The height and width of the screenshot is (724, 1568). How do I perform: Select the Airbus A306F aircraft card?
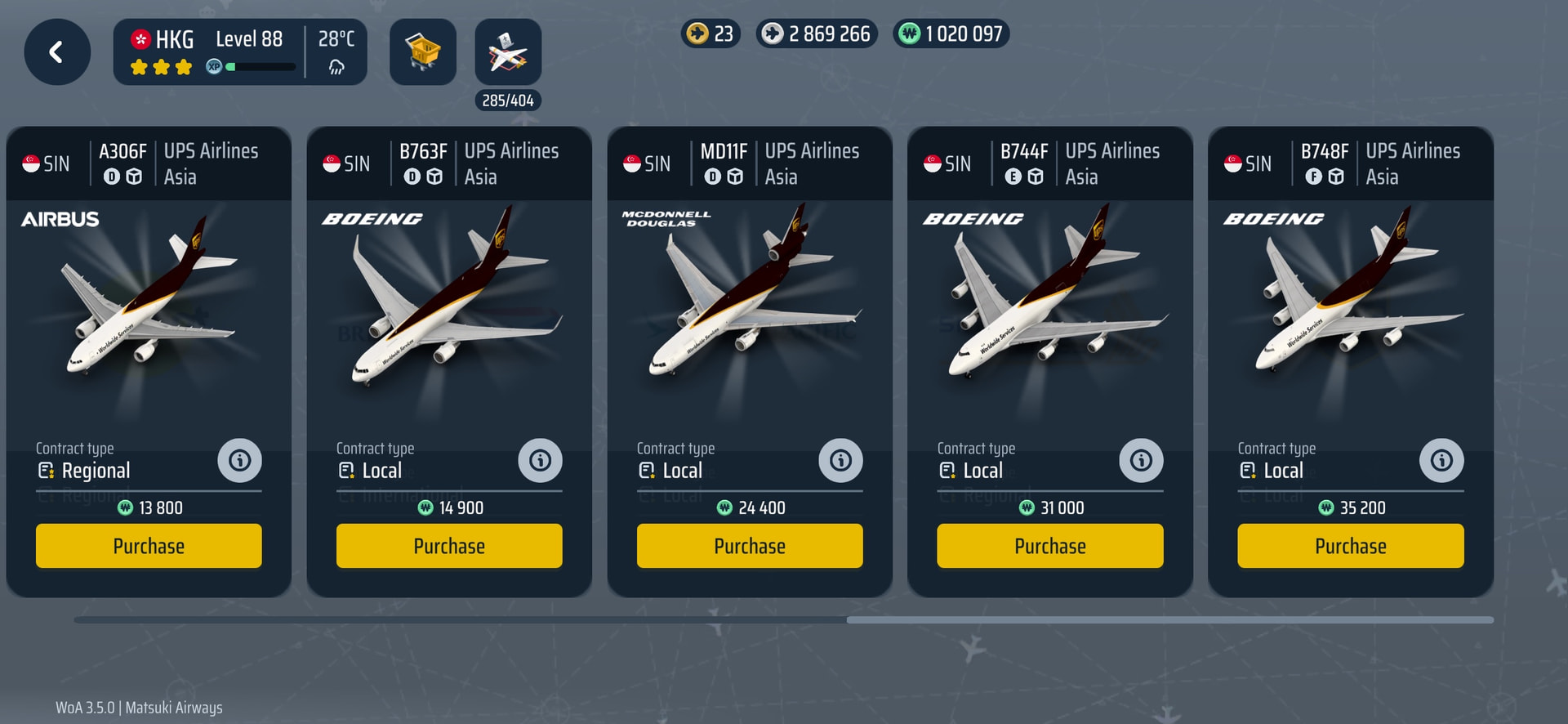(149, 311)
